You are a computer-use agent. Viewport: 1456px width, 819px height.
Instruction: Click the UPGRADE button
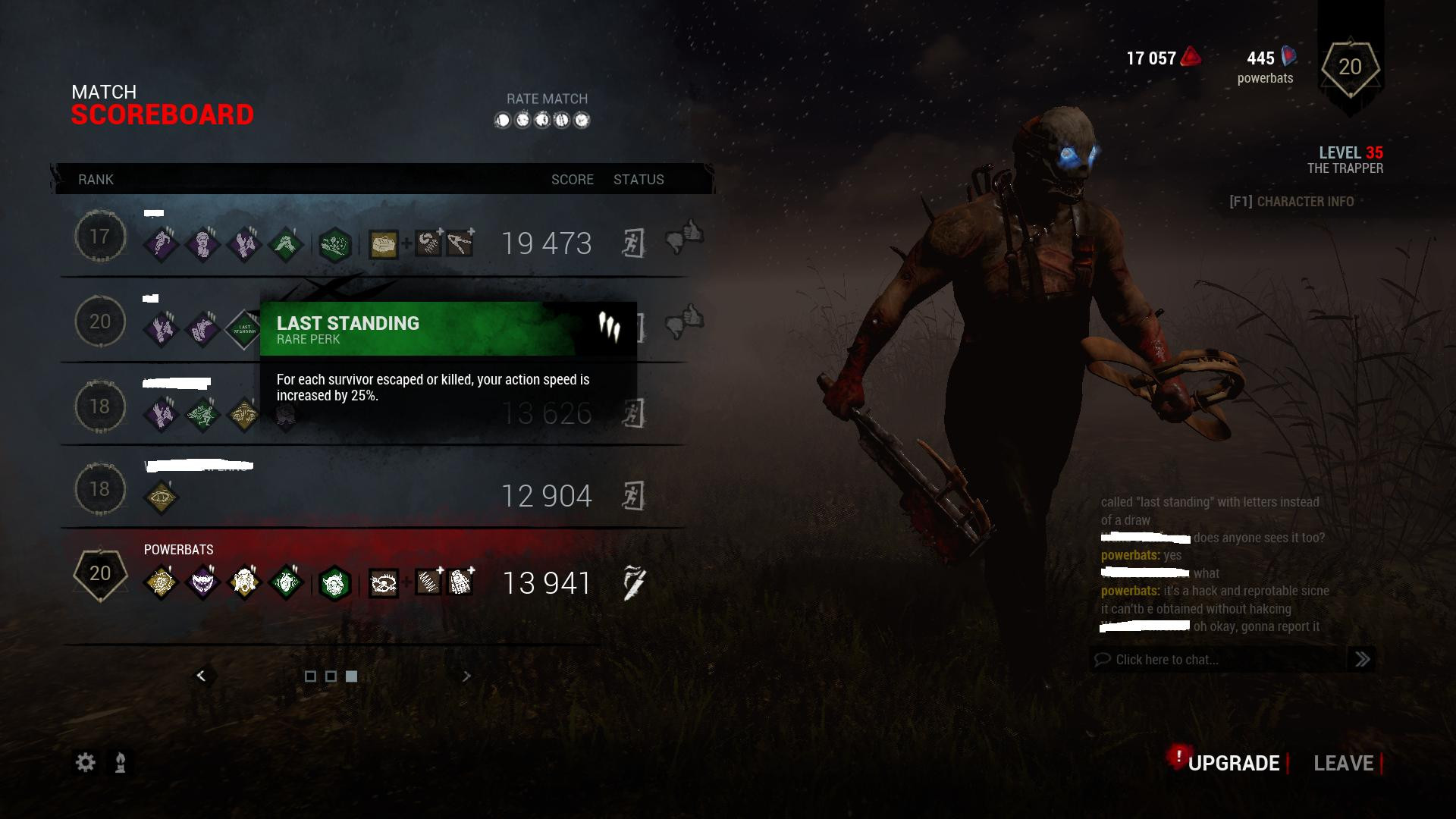(1233, 763)
